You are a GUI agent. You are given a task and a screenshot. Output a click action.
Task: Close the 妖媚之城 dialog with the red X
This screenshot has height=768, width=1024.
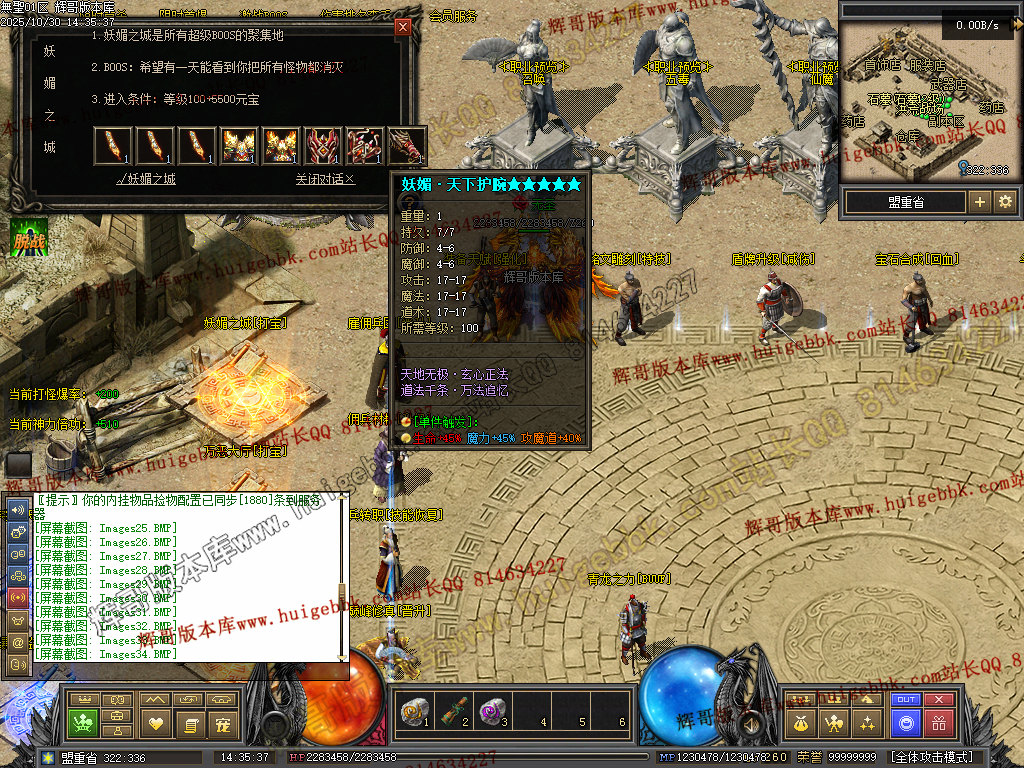coord(403,28)
